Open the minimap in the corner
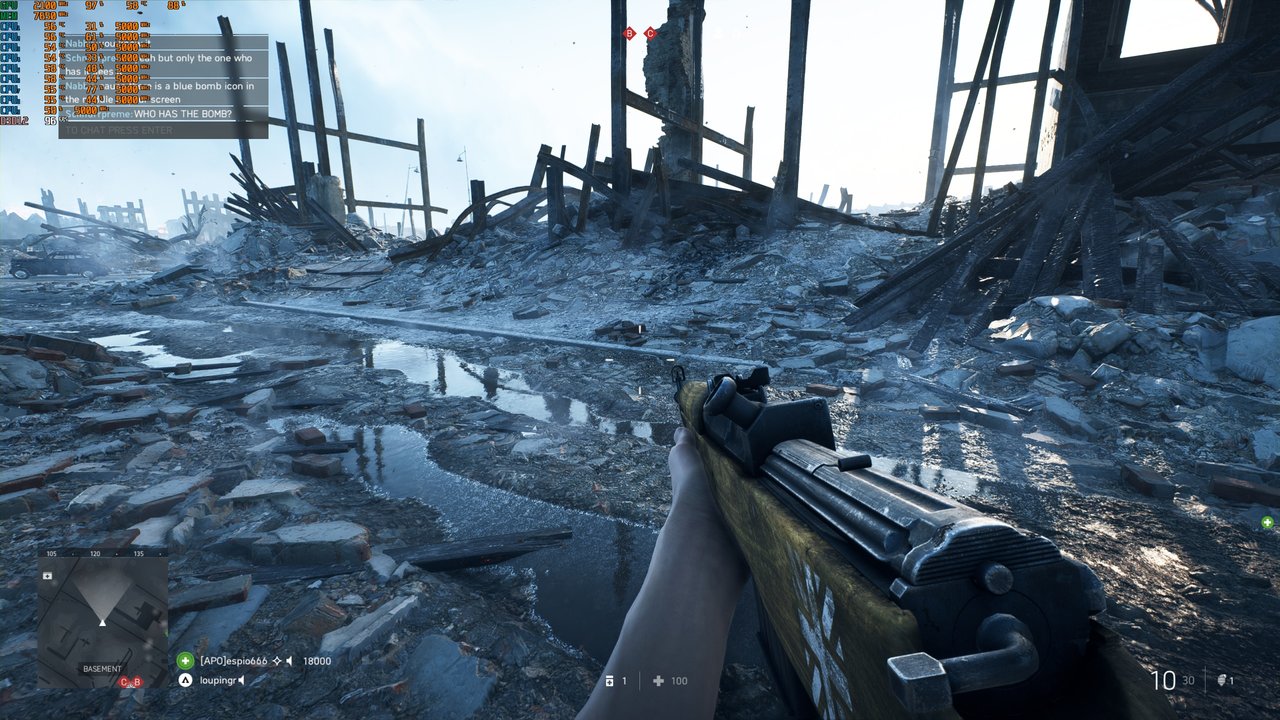1280x720 pixels. [102, 618]
